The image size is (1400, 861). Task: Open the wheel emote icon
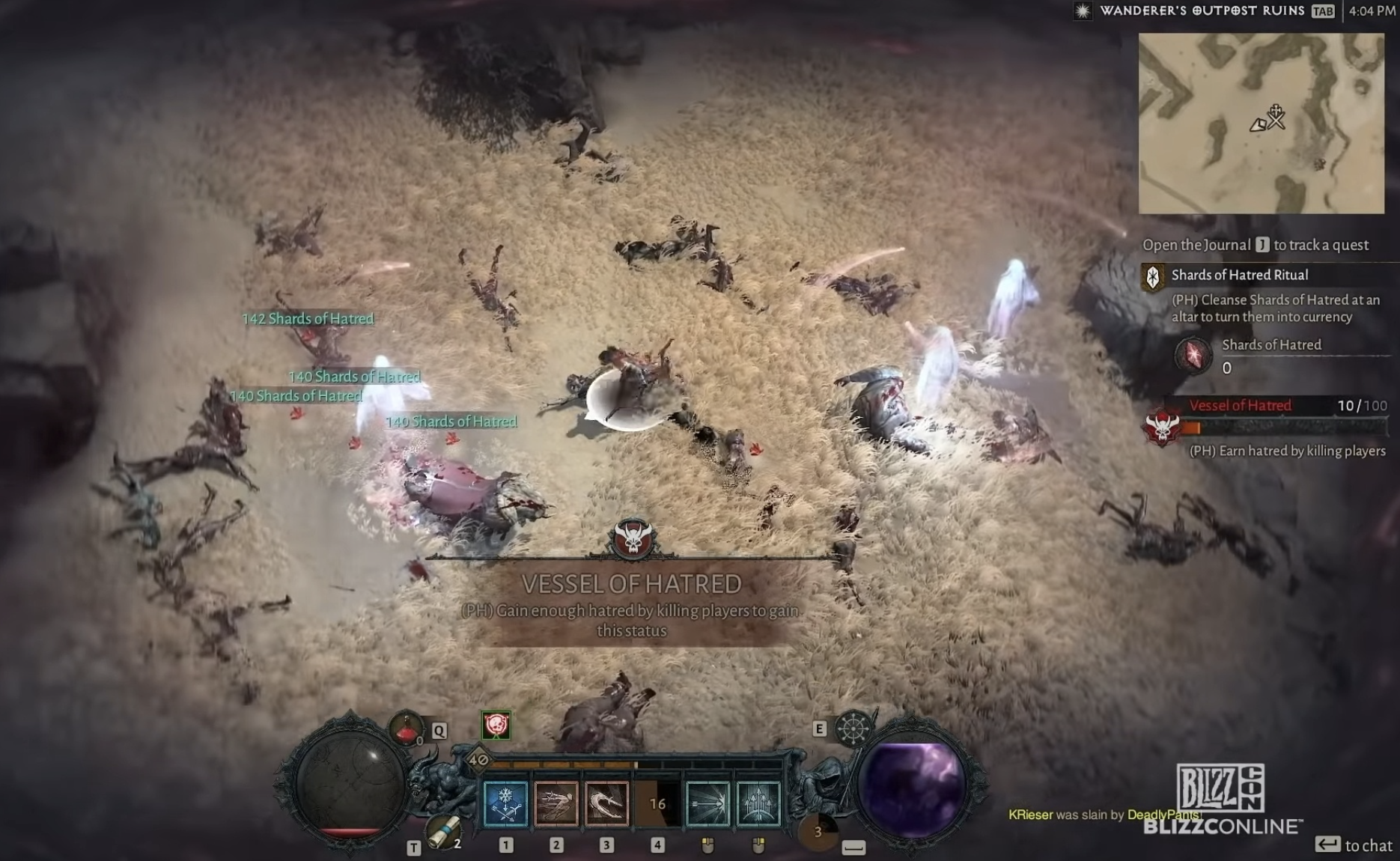pyautogui.click(x=853, y=728)
